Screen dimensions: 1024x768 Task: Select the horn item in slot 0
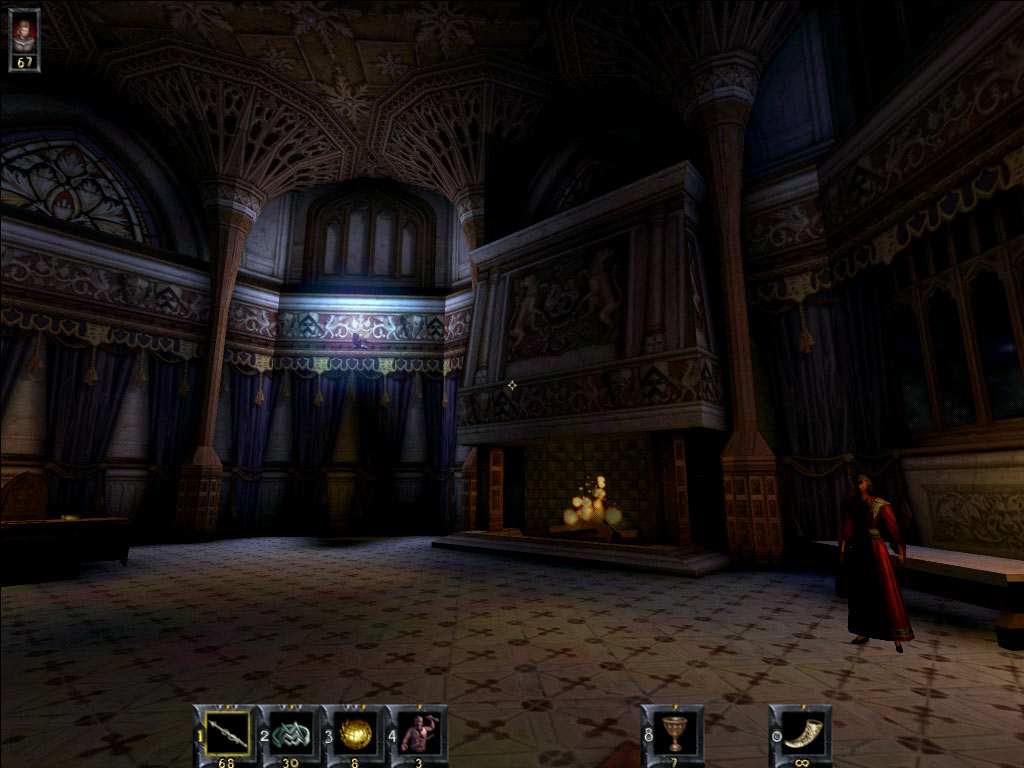tap(803, 733)
